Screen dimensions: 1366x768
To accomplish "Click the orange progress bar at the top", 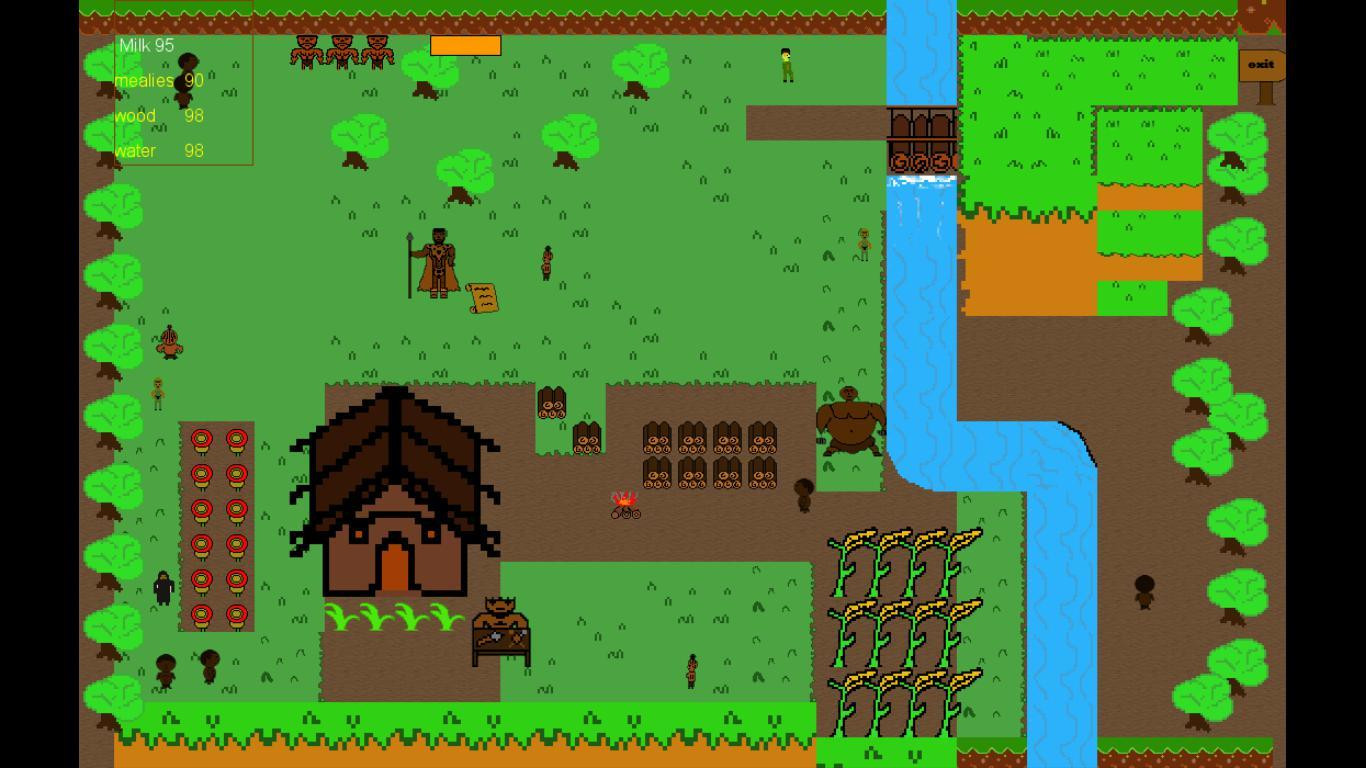I will pyautogui.click(x=465, y=45).
